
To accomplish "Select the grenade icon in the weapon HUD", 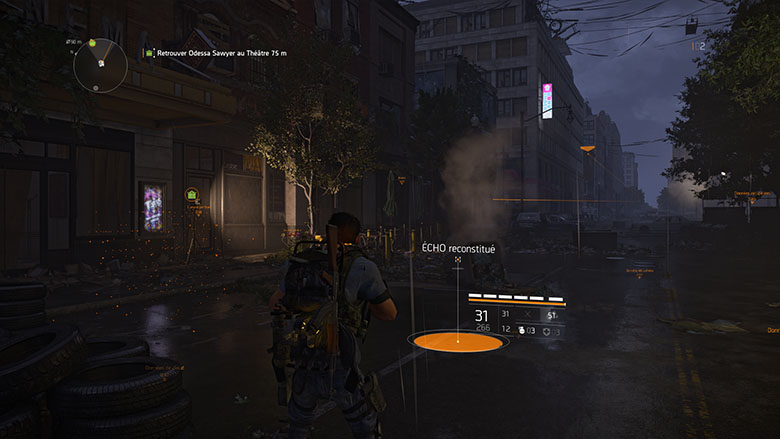I will (521, 329).
